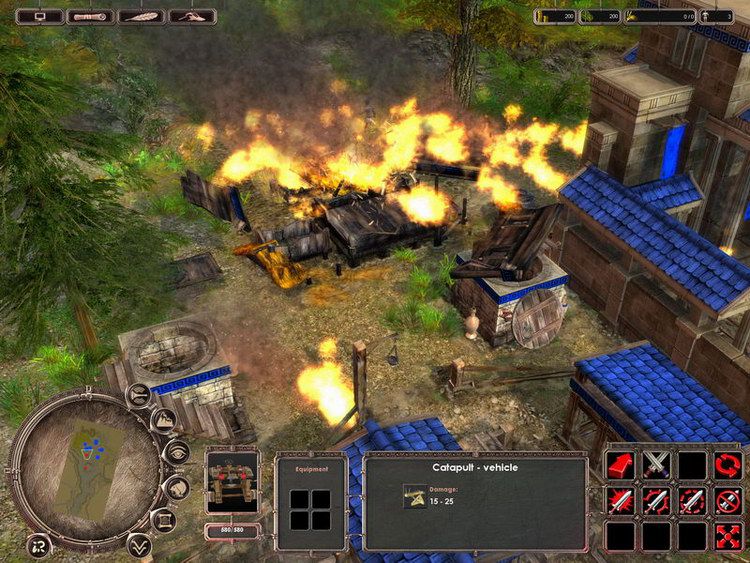750x563 pixels.
Task: Click the hand icon button in top bar
Action: pos(192,16)
